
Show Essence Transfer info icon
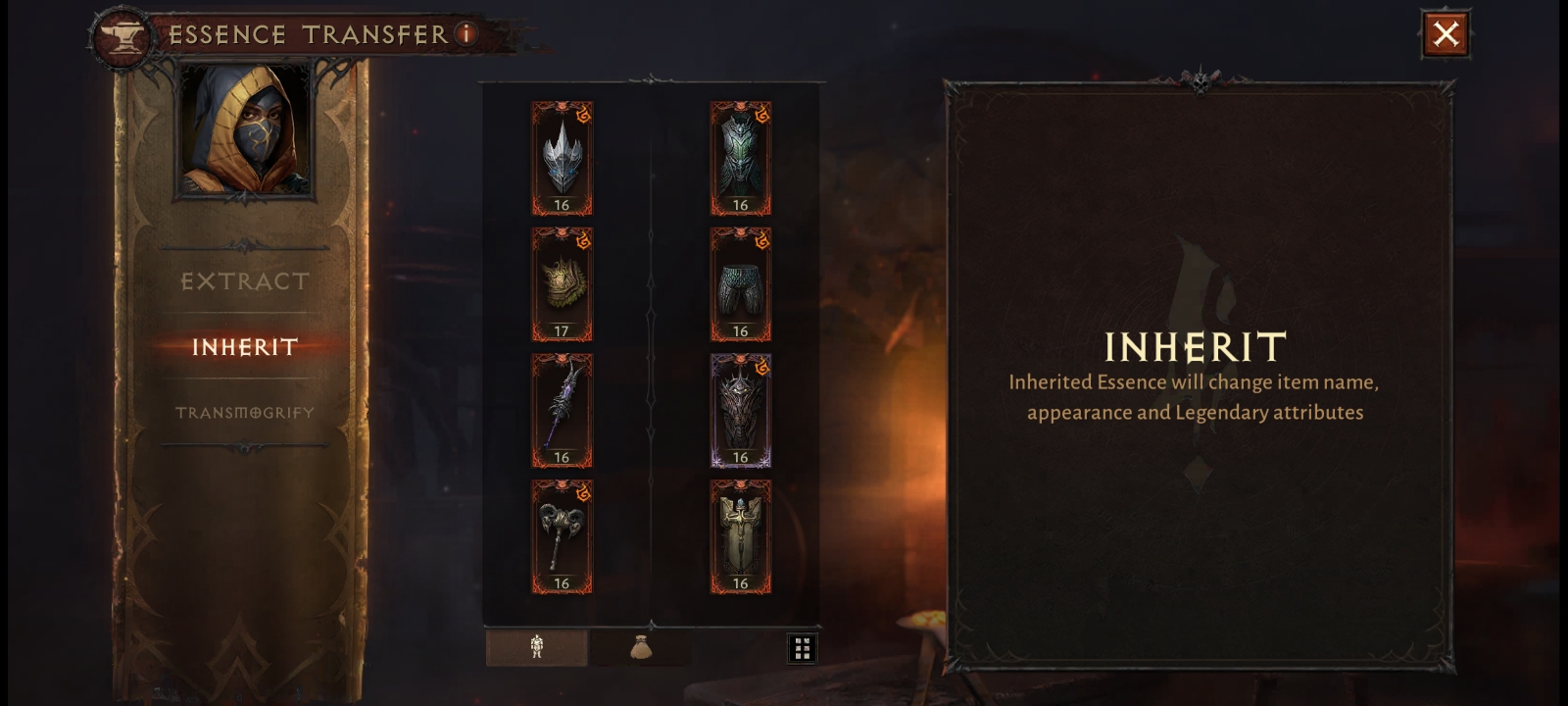coord(466,34)
